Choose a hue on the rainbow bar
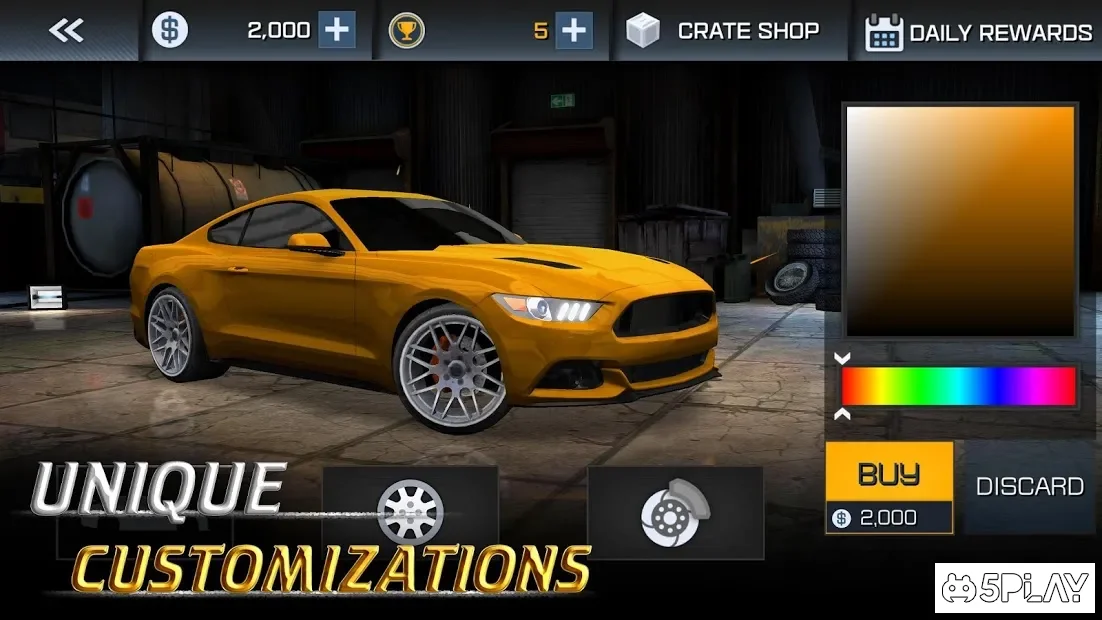Screen dimensions: 1102x620 click(x=958, y=386)
